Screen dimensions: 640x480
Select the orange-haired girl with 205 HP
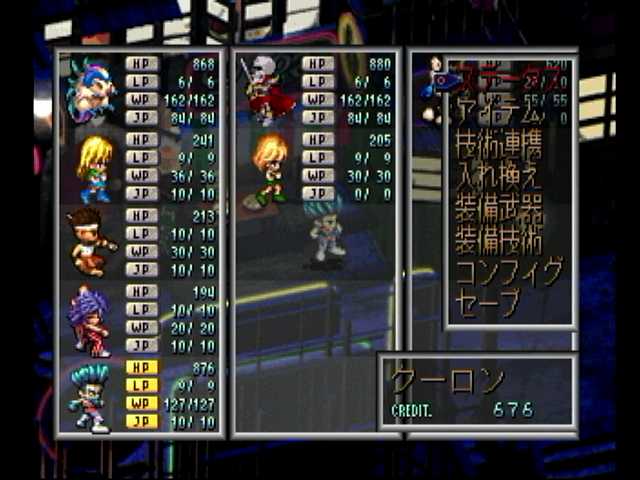[268, 167]
